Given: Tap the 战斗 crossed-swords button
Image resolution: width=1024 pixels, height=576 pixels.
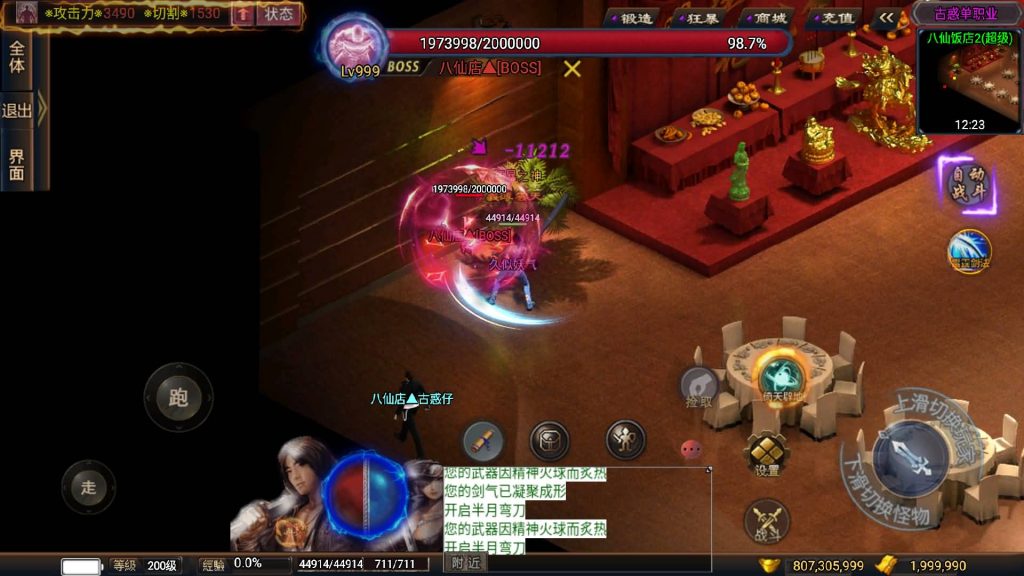Looking at the screenshot, I should 767,522.
